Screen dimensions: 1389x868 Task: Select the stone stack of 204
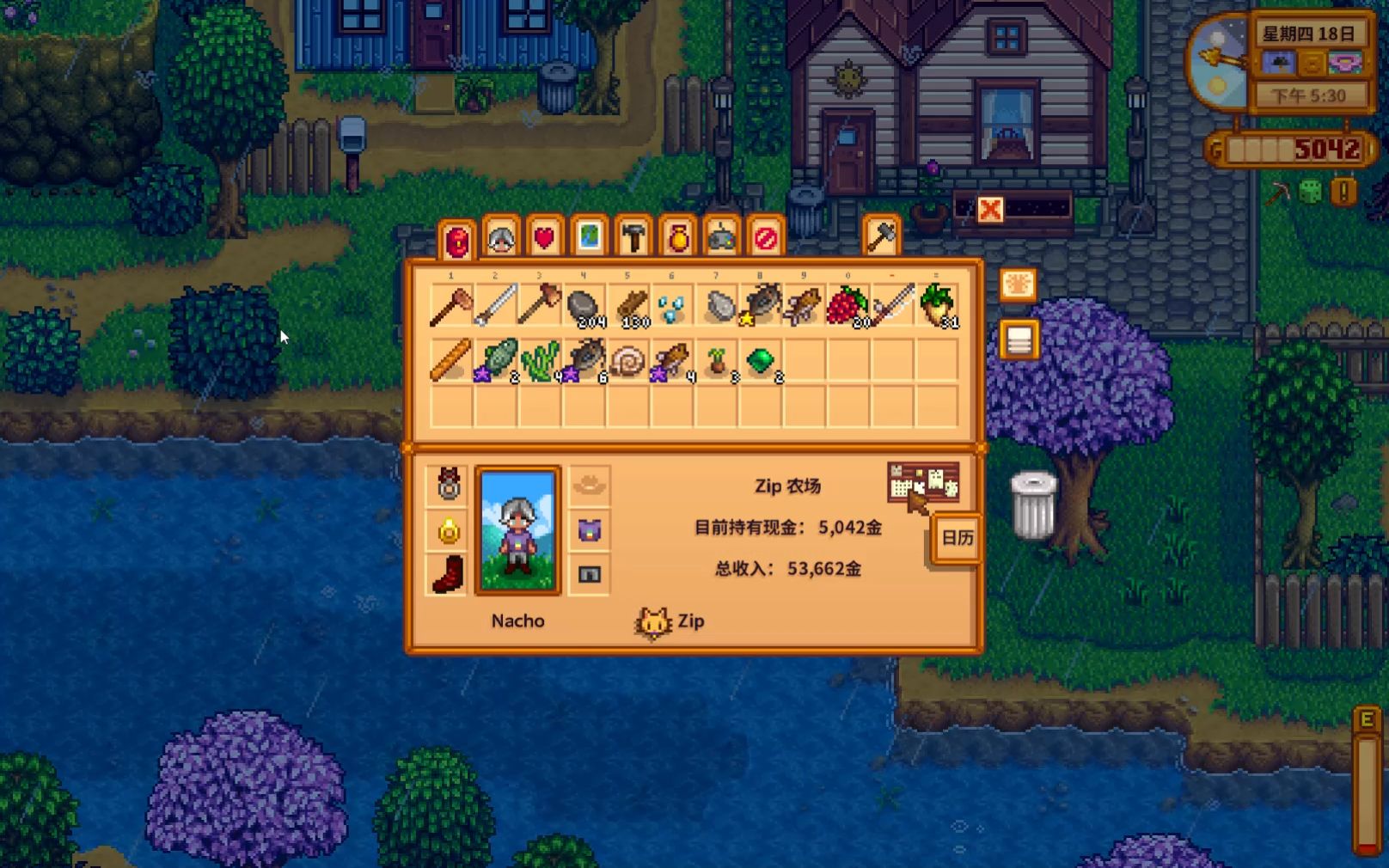click(x=584, y=307)
